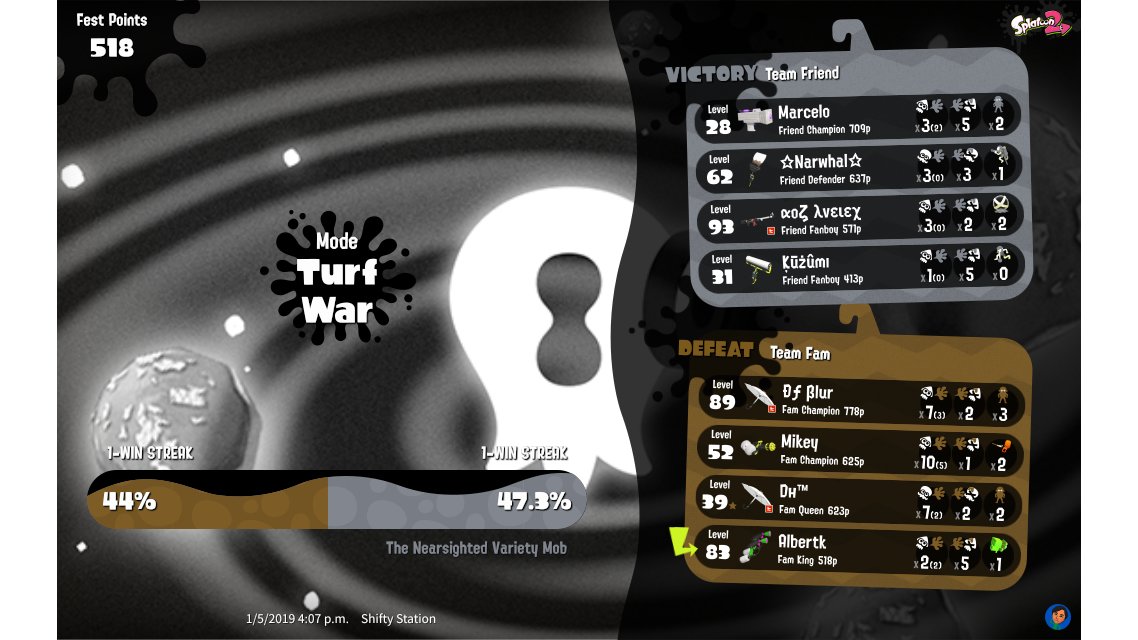
Task: Select the level 93 Friend Fanboy row
Action: point(858,218)
